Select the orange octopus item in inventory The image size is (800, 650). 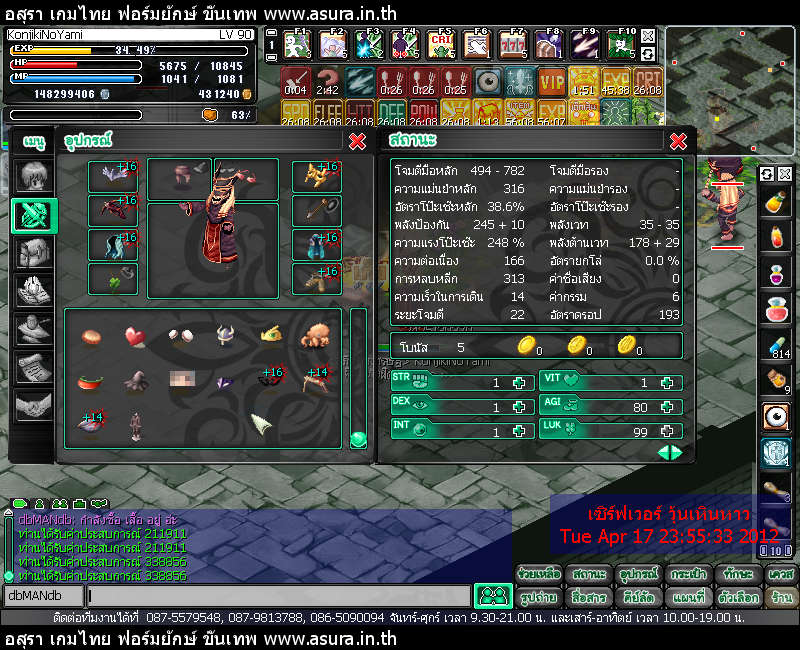[316, 335]
